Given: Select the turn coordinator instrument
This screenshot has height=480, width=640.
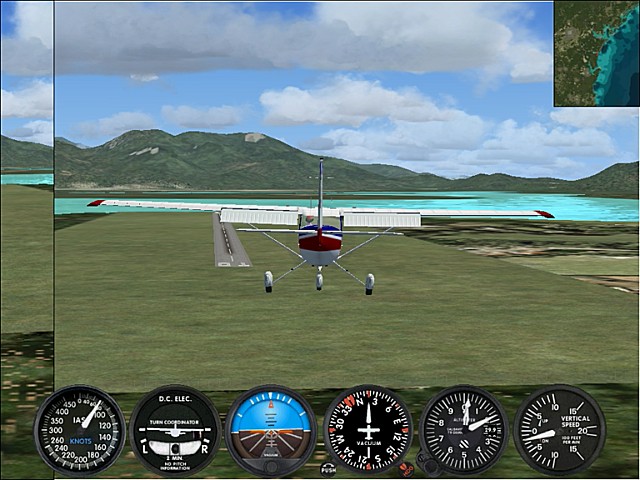Looking at the screenshot, I should point(175,430).
